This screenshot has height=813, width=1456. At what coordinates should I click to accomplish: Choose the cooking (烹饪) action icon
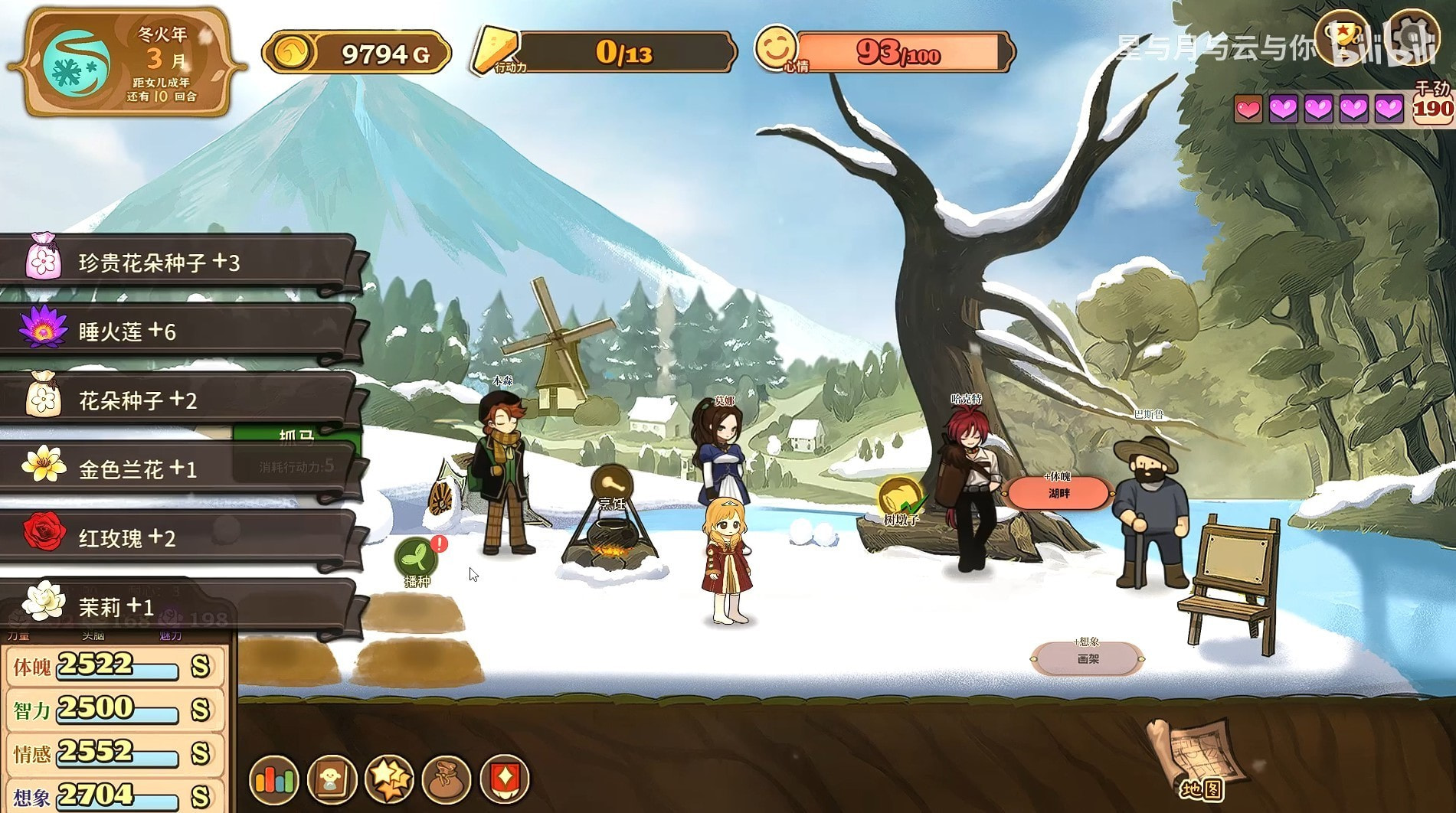click(x=611, y=487)
